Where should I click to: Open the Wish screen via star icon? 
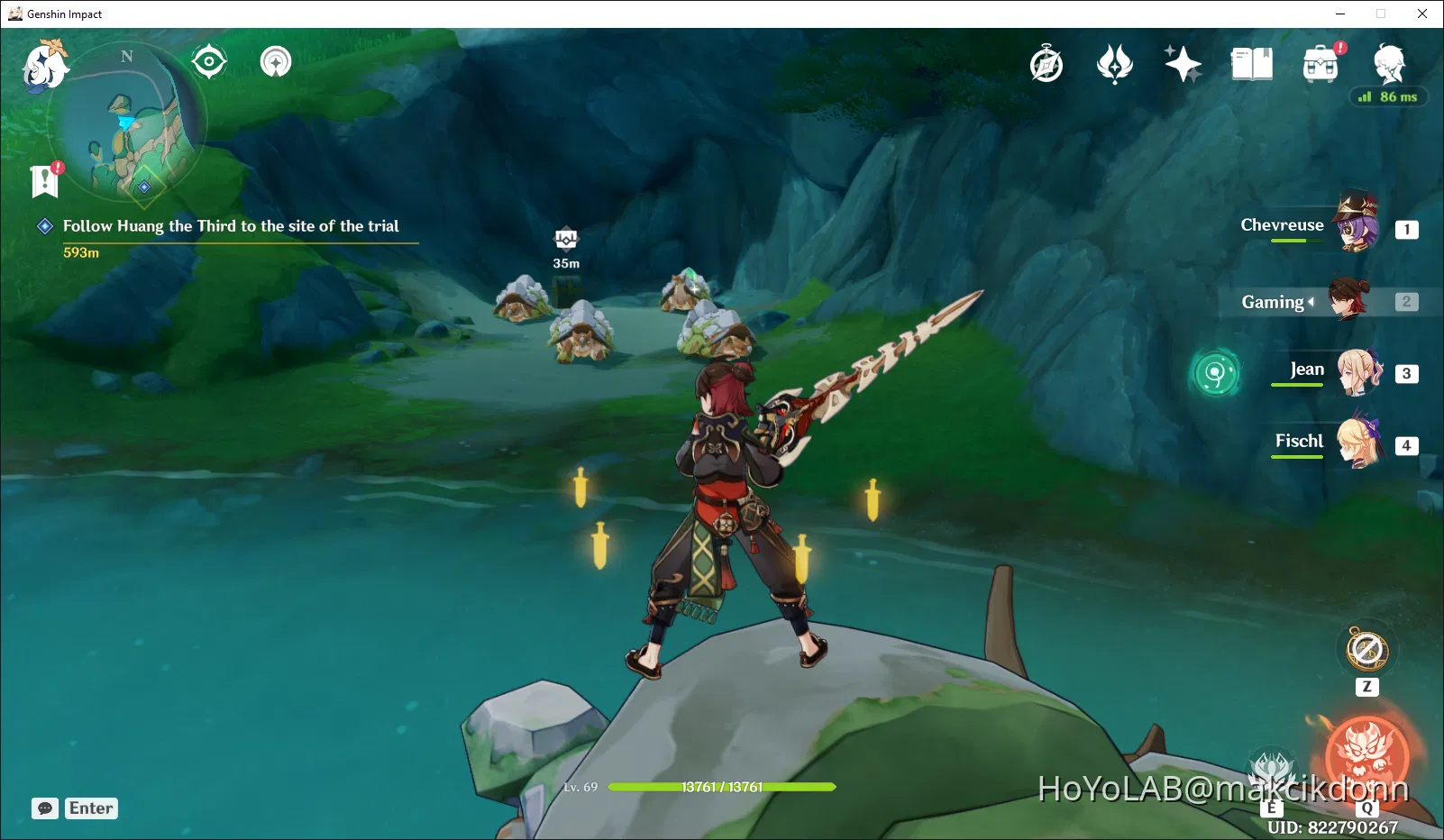(1183, 63)
